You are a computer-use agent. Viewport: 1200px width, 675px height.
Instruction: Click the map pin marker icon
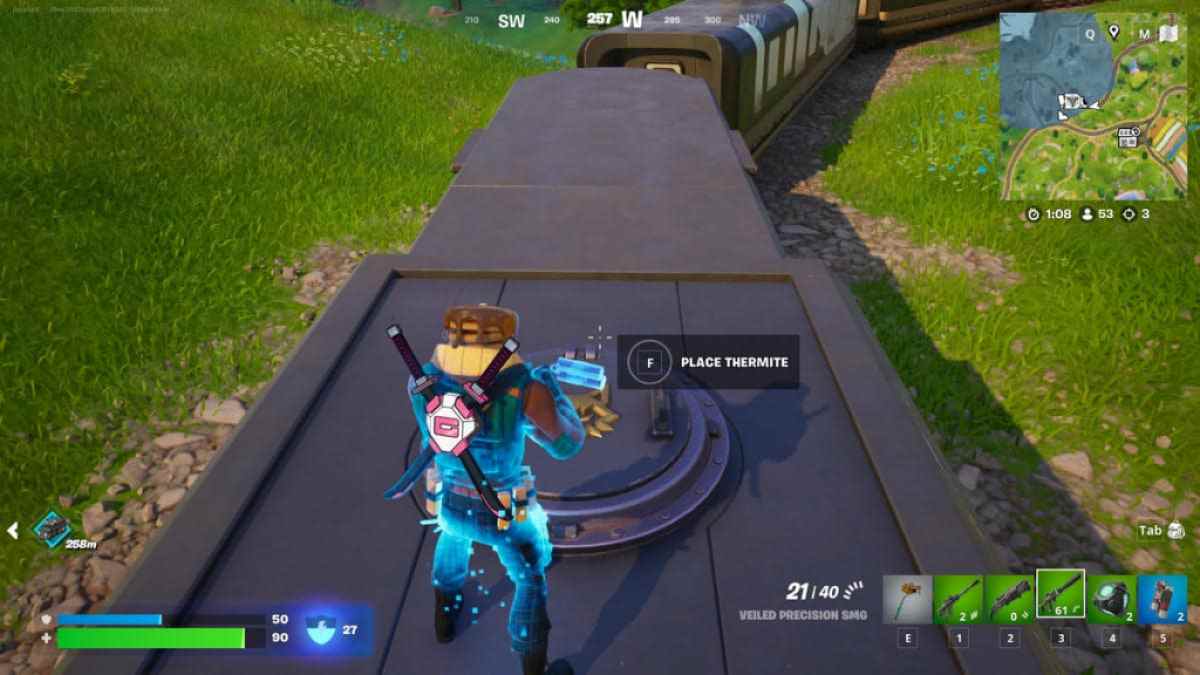(x=1114, y=33)
